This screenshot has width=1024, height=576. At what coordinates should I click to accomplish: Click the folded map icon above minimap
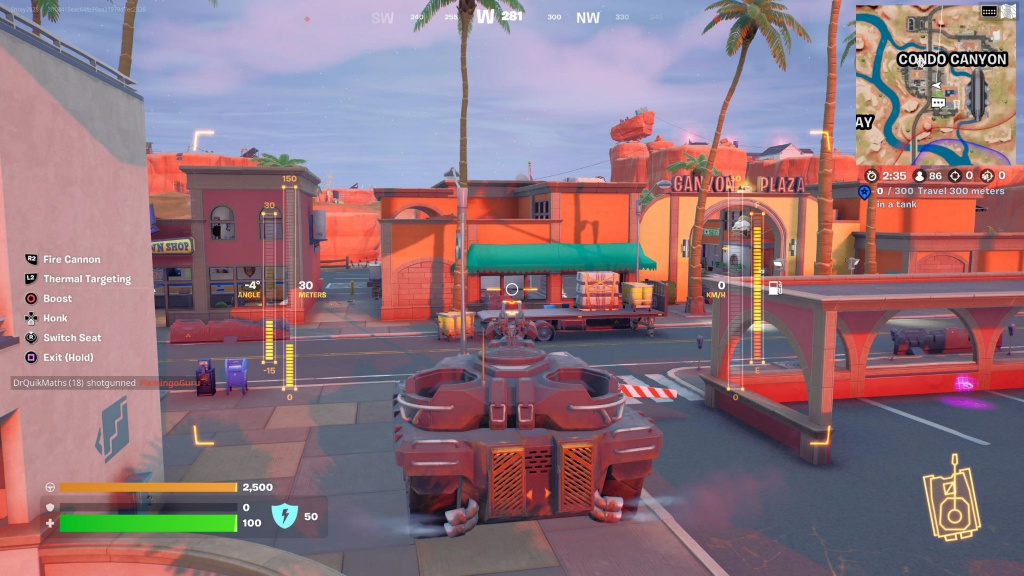tap(1007, 11)
